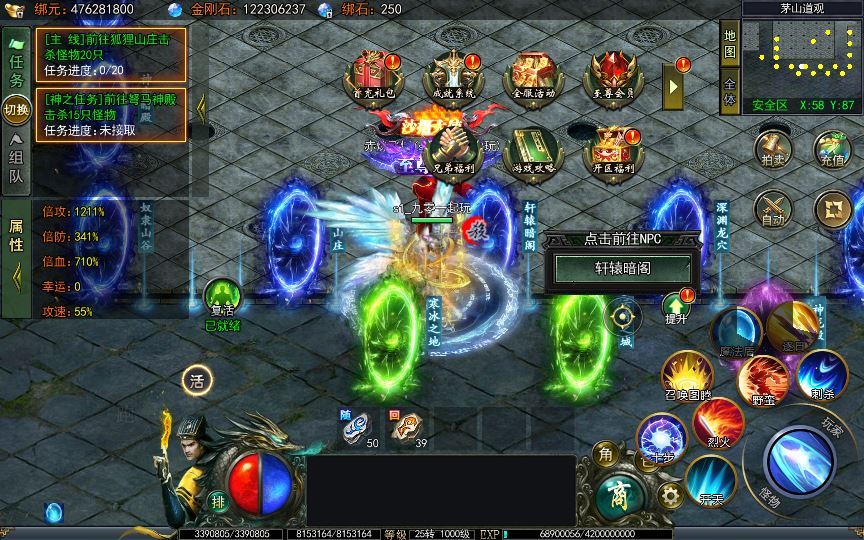Cast the 烈火 flame sword skill
The height and width of the screenshot is (540, 864).
(x=717, y=423)
